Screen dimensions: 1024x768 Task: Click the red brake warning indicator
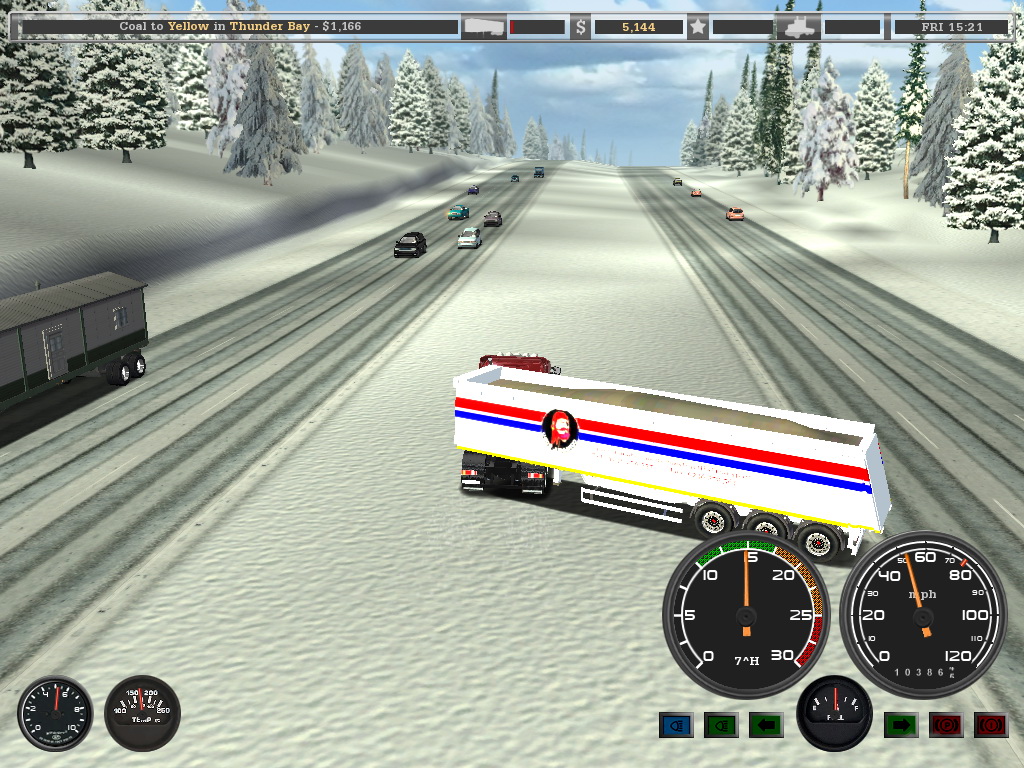[991, 725]
